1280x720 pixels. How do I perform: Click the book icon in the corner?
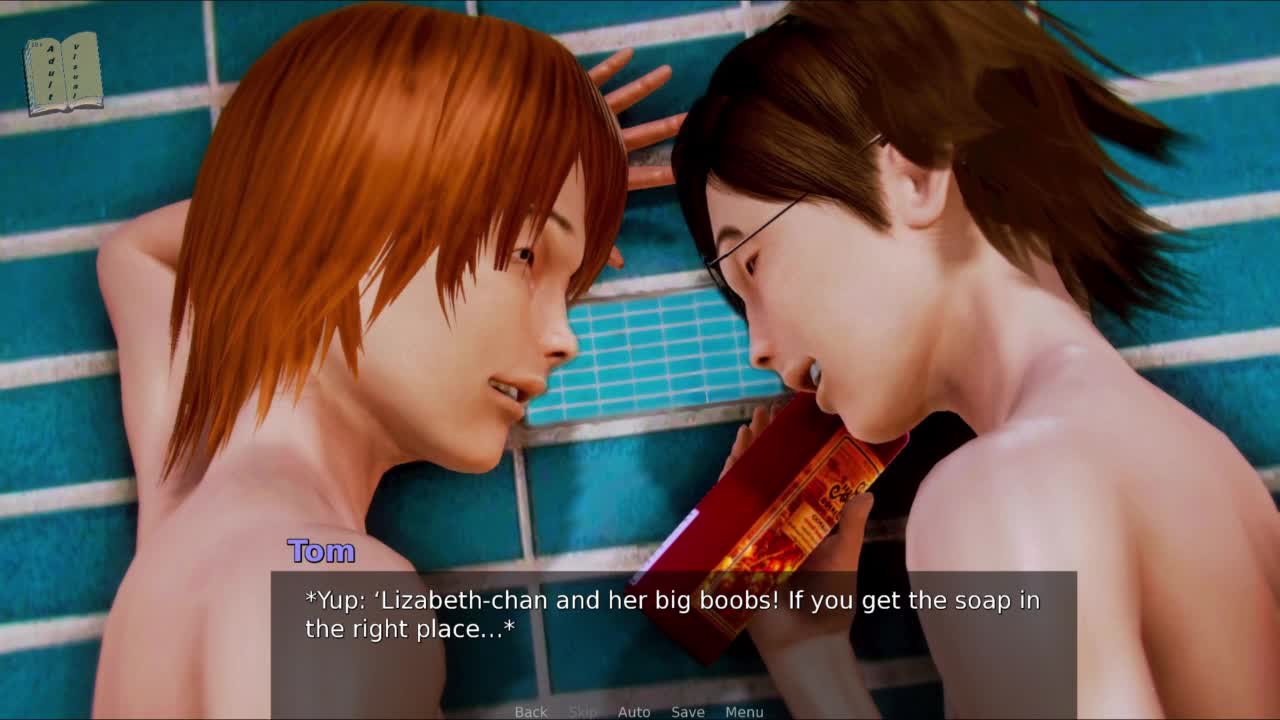click(x=63, y=73)
